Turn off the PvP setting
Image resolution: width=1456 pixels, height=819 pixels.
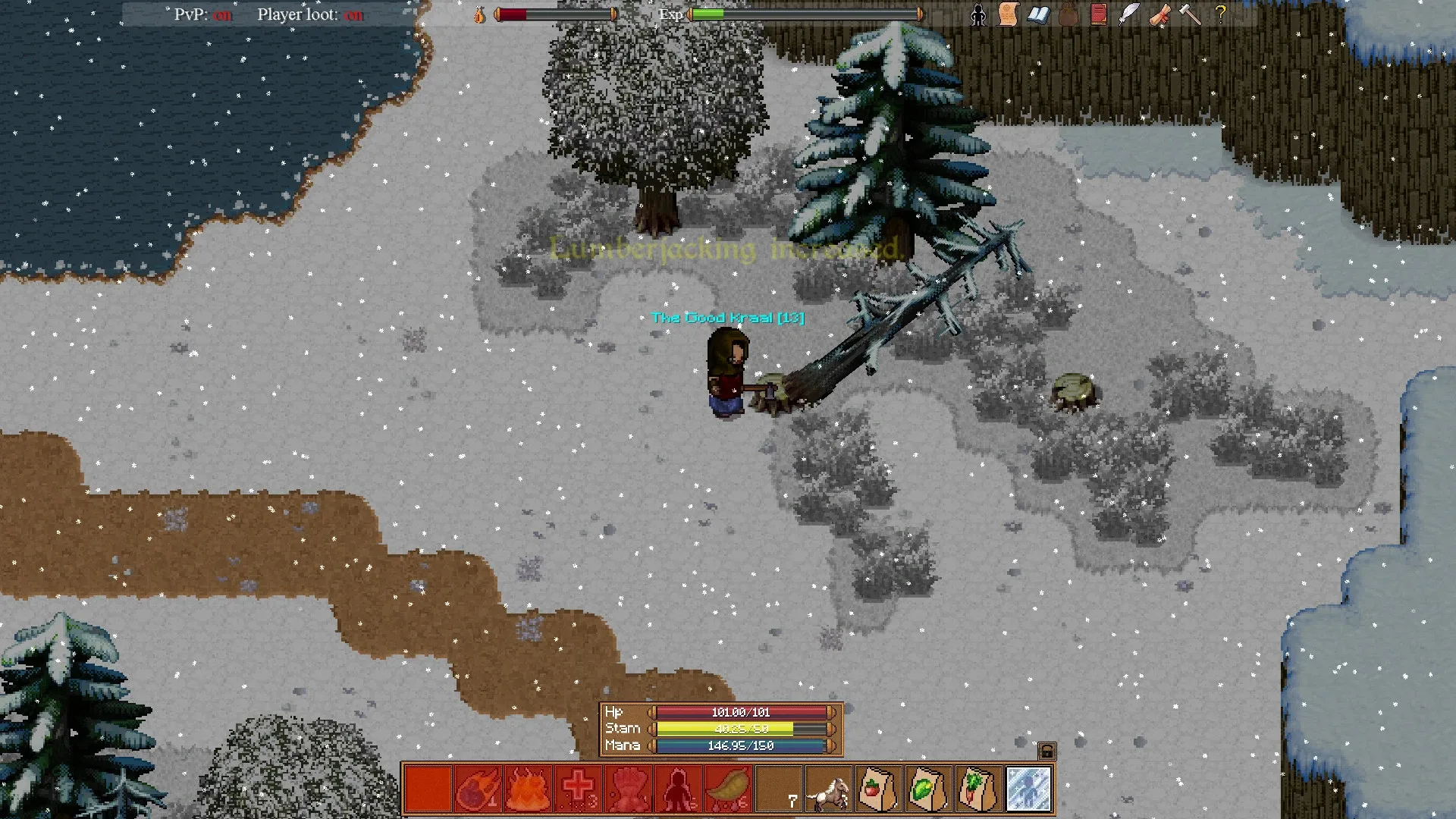pyautogui.click(x=222, y=14)
